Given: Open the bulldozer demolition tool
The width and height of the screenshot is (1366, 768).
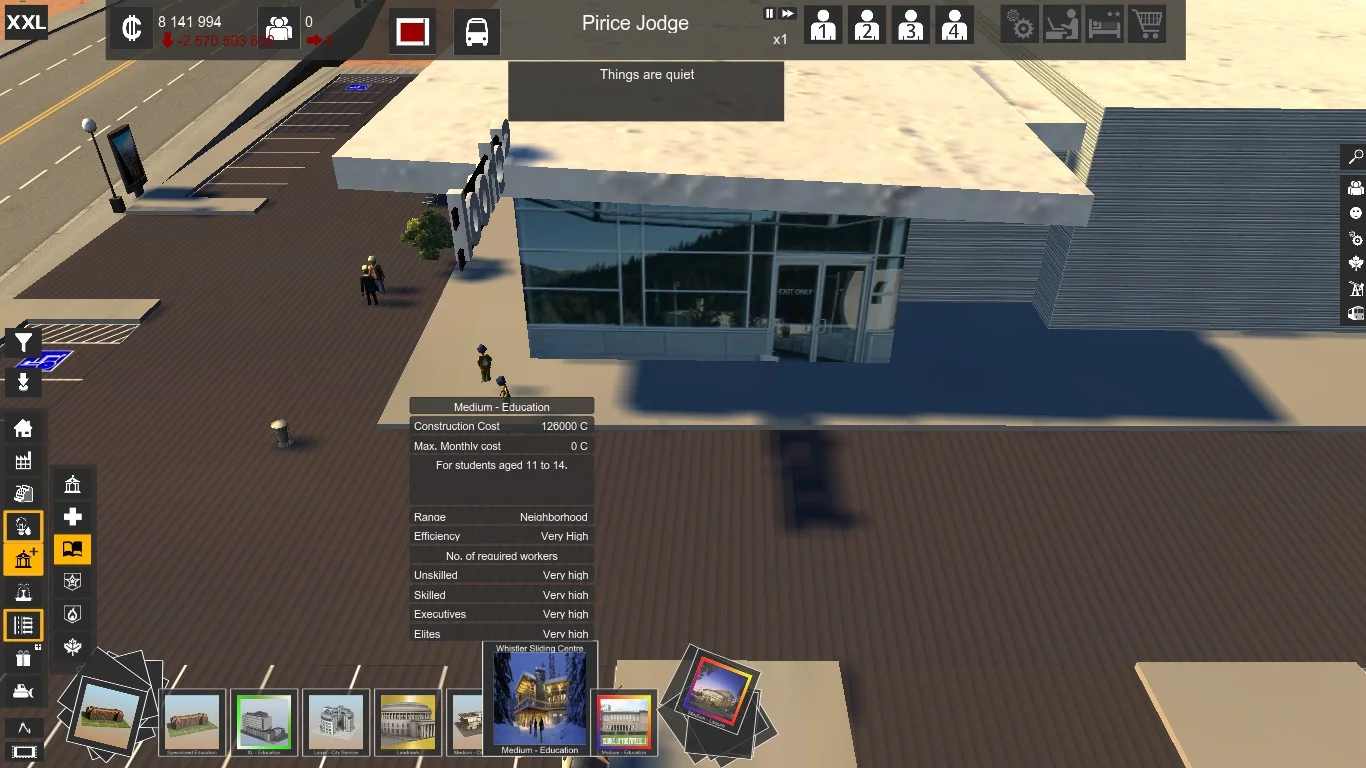Looking at the screenshot, I should pyautogui.click(x=23, y=691).
